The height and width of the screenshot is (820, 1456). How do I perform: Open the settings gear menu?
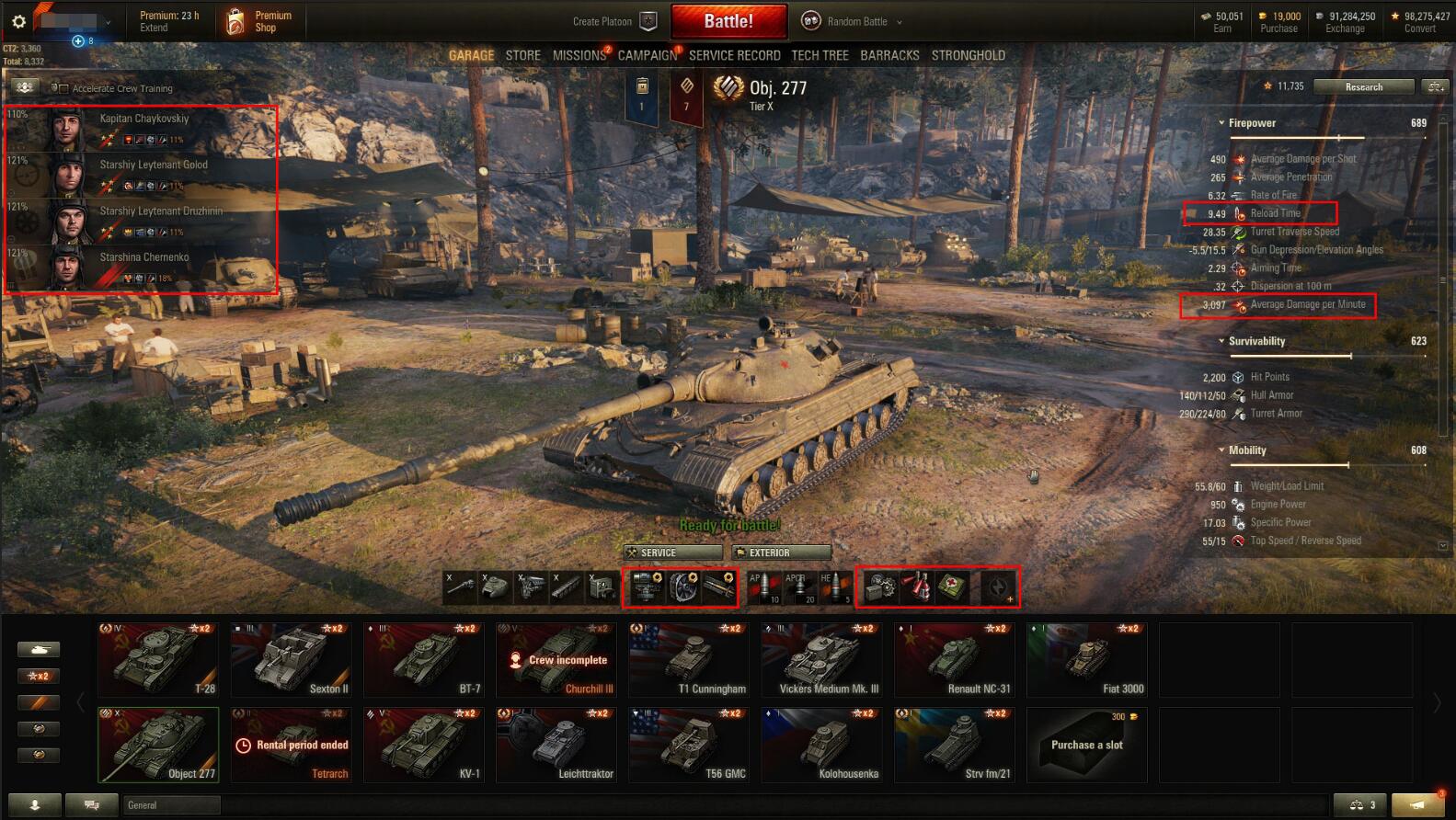tap(18, 21)
